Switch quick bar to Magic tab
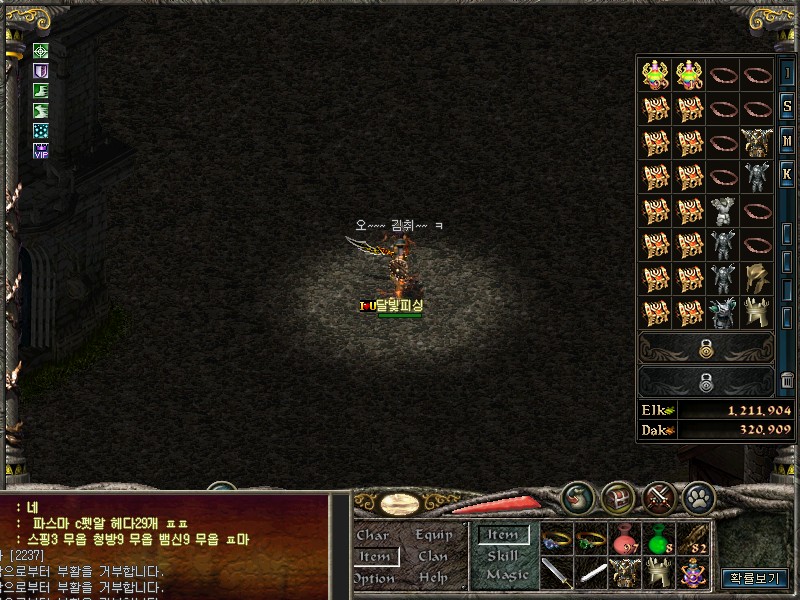Screen dimensions: 800x600 pos(506,575)
